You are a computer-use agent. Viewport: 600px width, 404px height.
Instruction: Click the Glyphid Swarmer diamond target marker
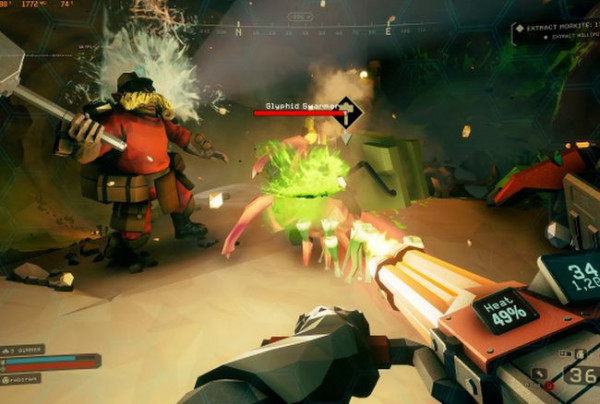tap(346, 112)
